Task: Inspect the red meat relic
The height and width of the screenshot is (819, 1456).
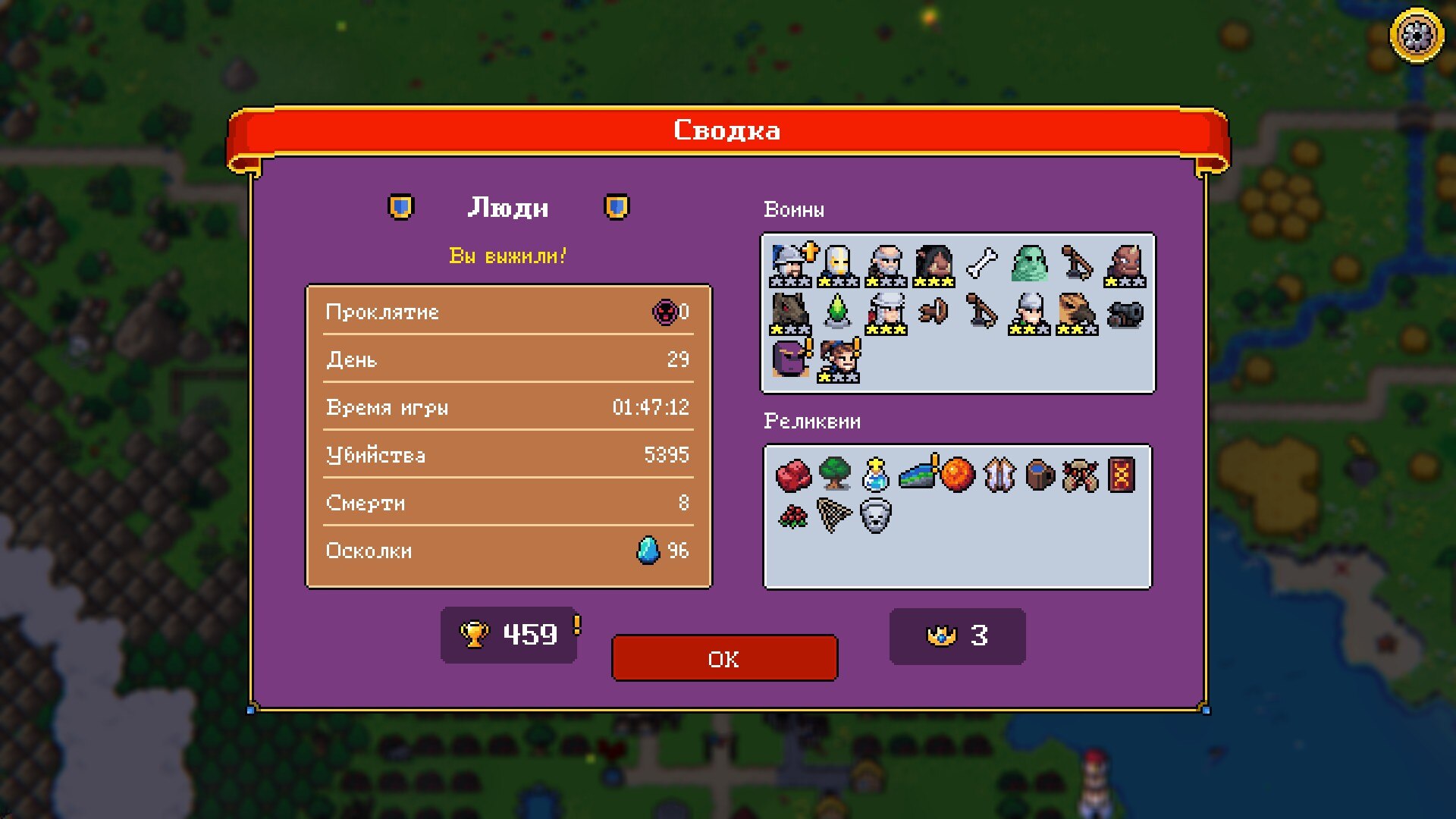Action: point(793,475)
